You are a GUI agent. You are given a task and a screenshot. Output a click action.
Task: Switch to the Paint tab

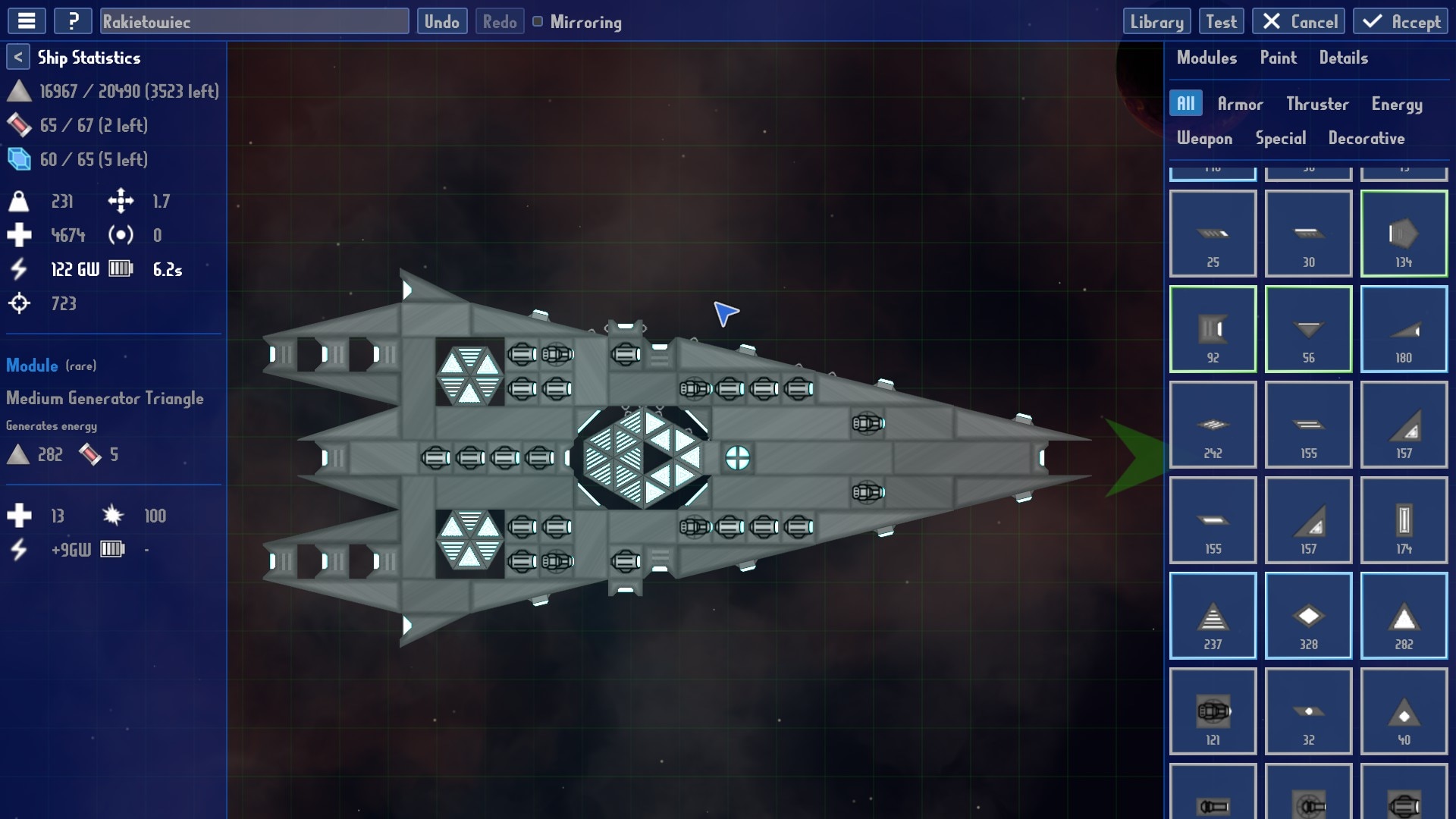point(1278,58)
